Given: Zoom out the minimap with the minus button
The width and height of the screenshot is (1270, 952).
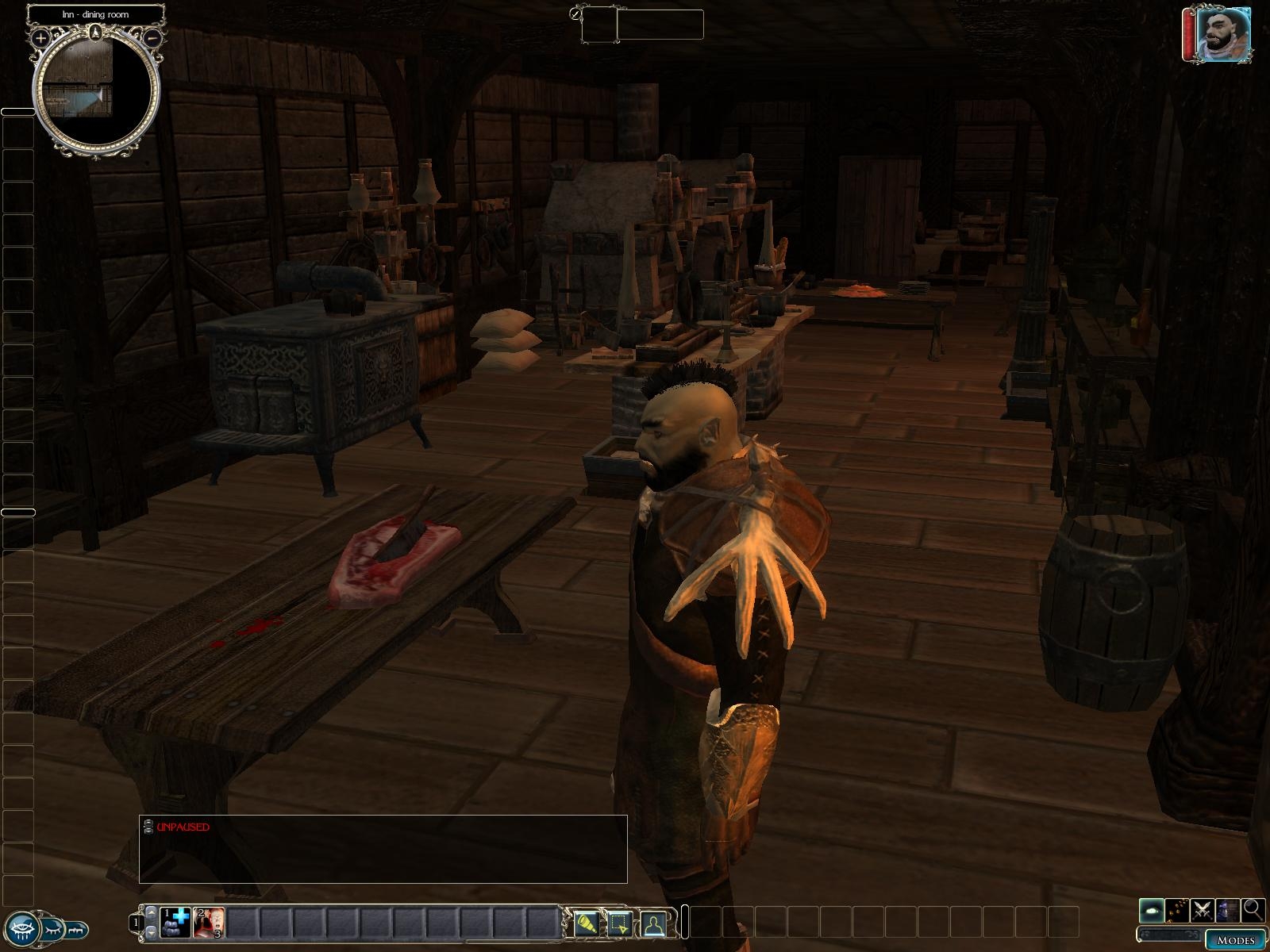Looking at the screenshot, I should [153, 37].
